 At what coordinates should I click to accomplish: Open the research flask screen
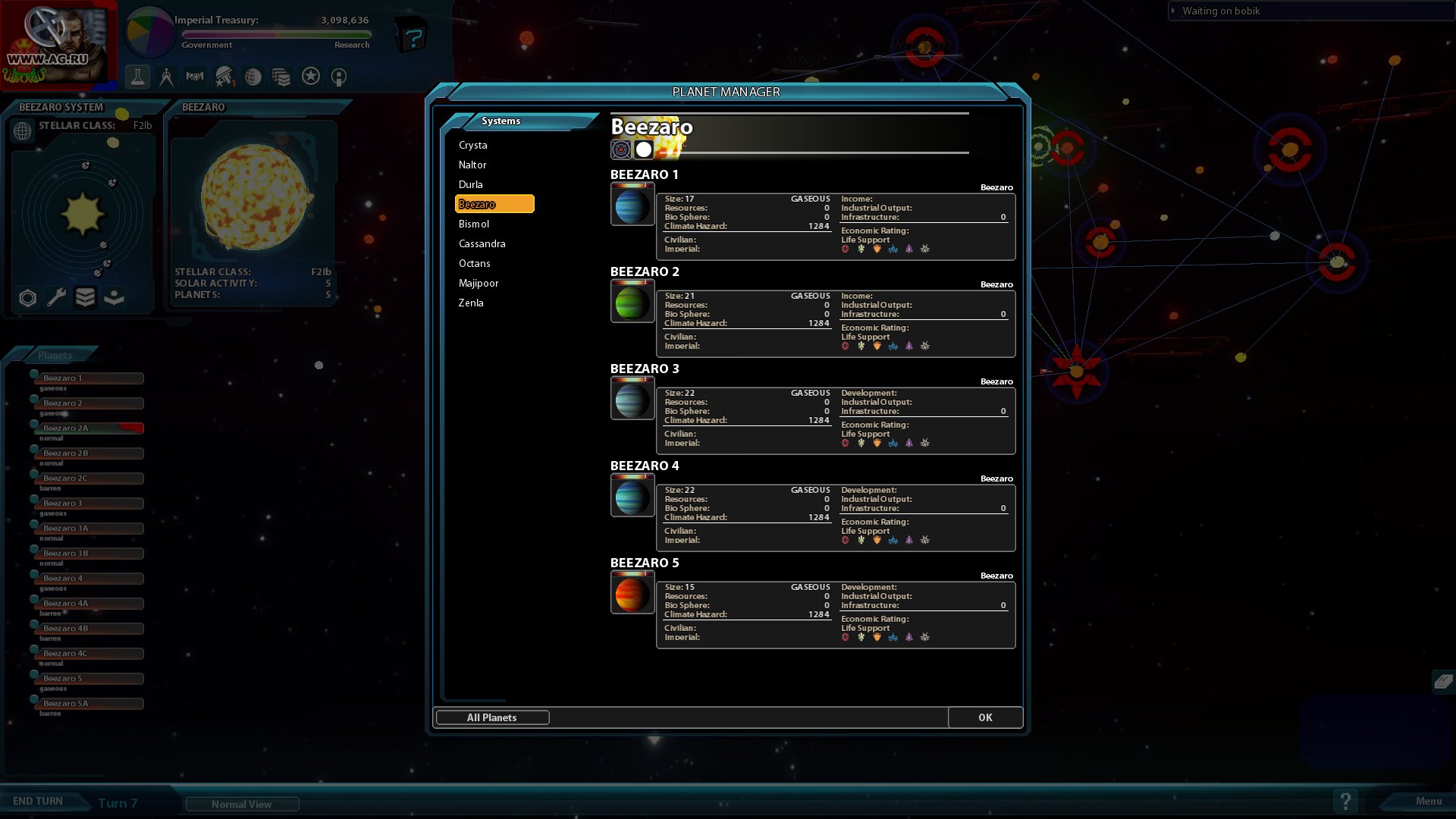[x=137, y=77]
